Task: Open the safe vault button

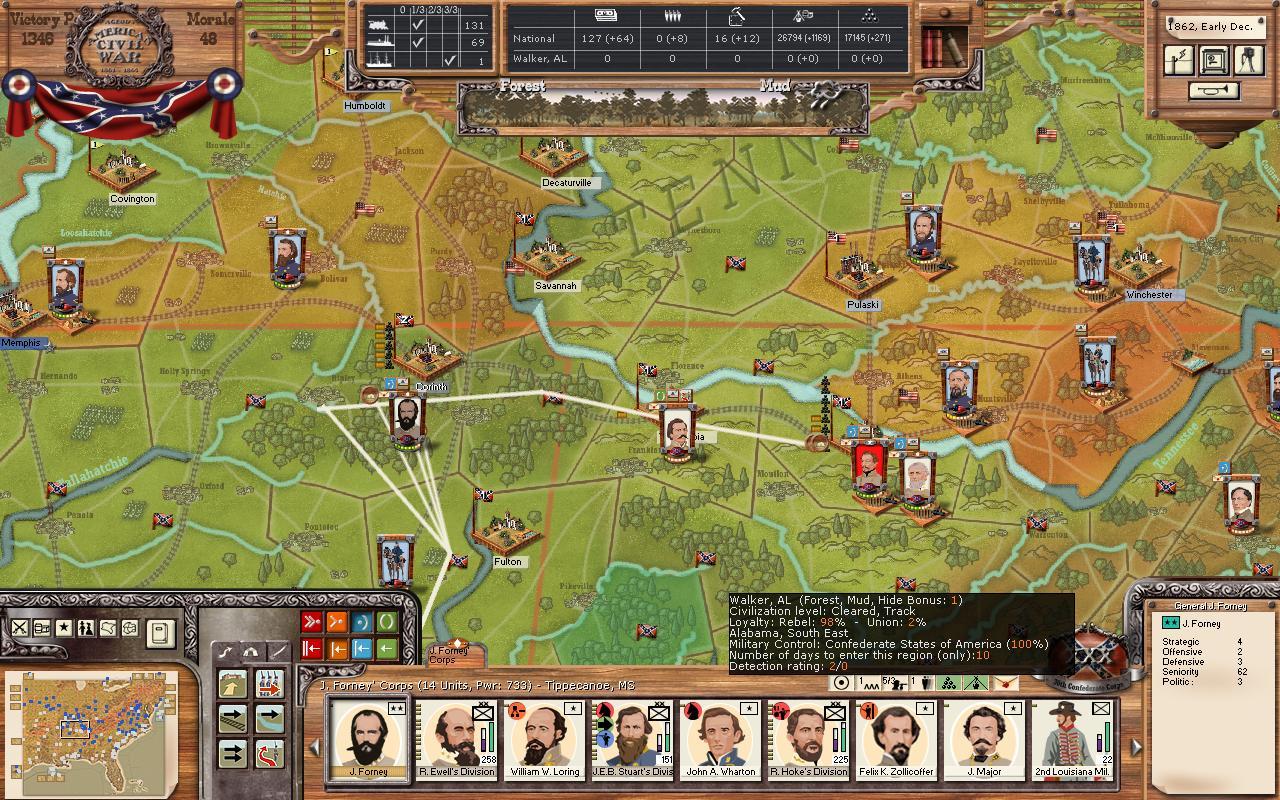Action: pyautogui.click(x=1214, y=60)
